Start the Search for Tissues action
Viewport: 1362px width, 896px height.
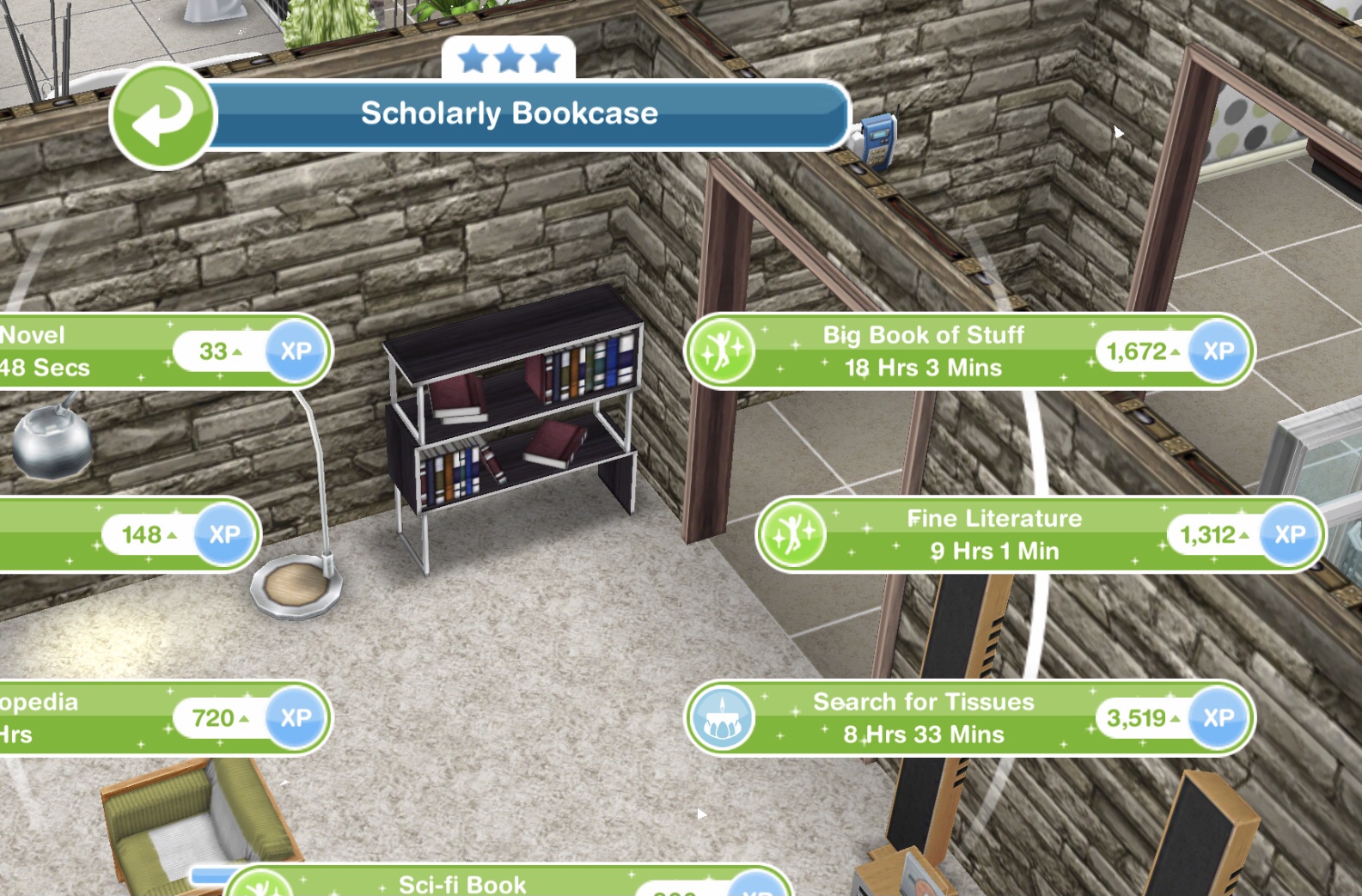[924, 718]
